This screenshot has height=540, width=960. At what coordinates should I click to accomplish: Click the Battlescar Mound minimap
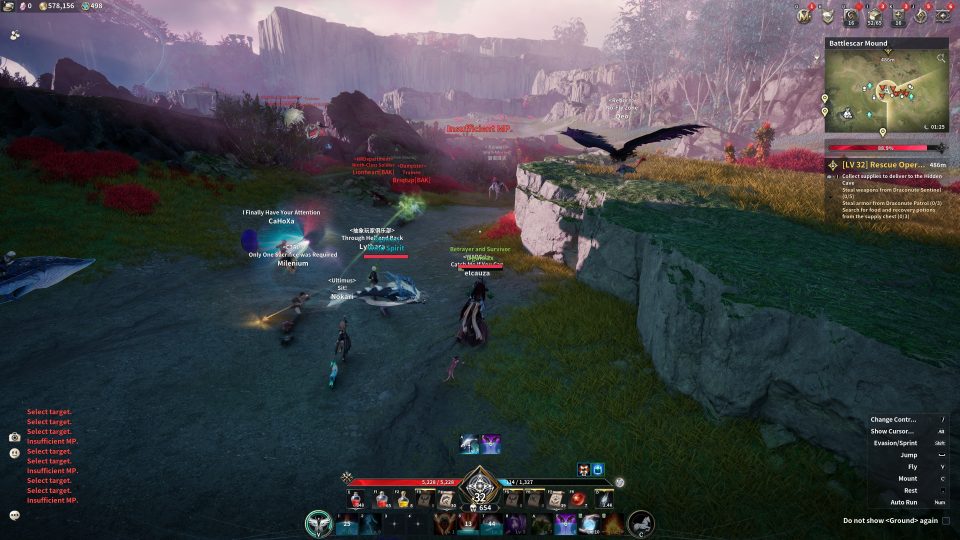point(885,92)
